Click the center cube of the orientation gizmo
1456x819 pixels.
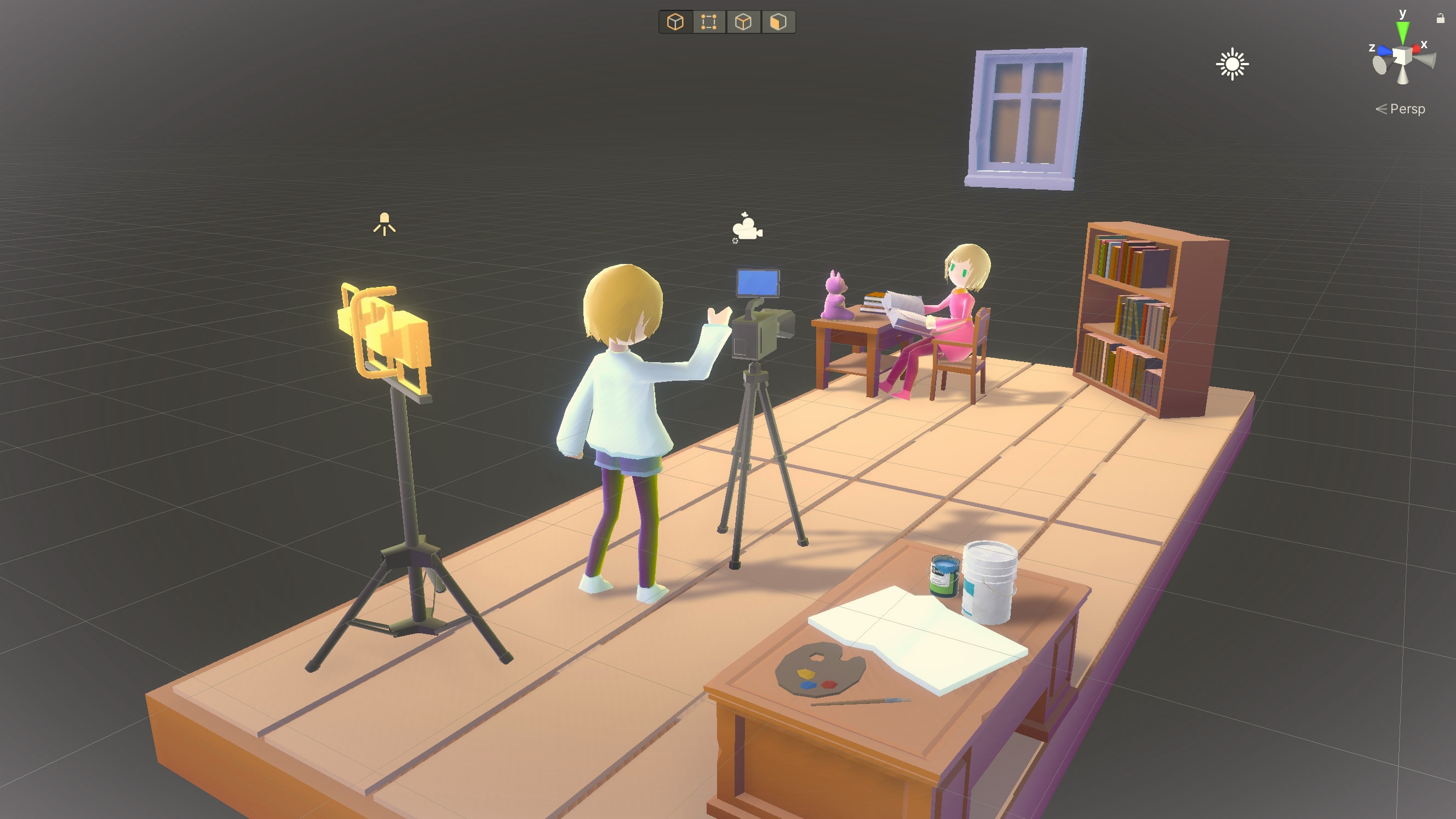(x=1402, y=56)
